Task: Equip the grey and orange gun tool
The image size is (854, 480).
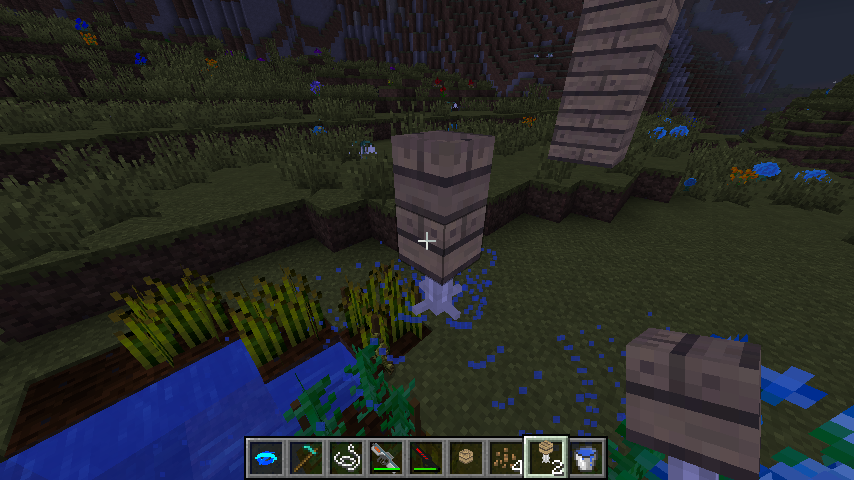Action: point(386,457)
